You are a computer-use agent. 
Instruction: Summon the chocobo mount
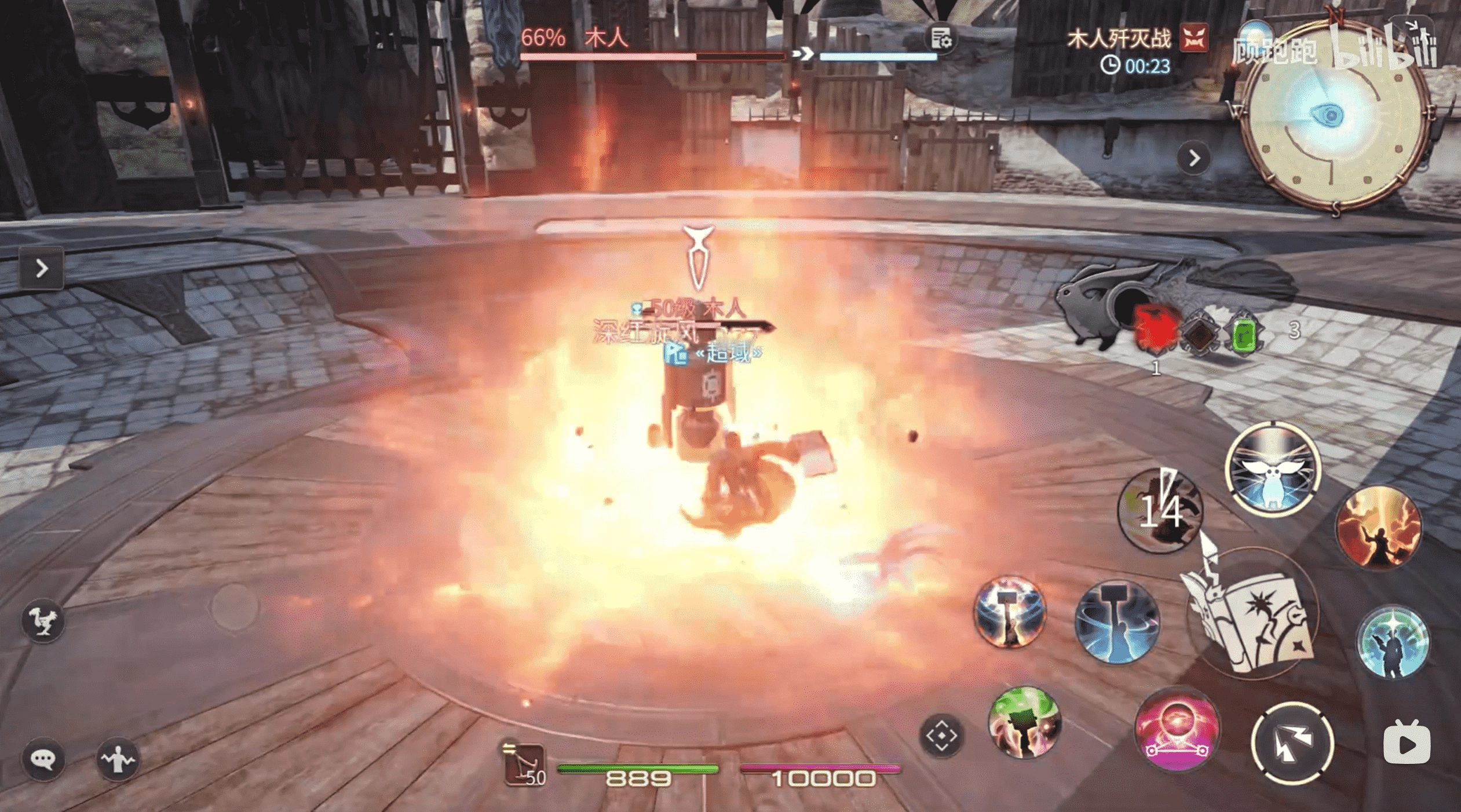click(x=43, y=621)
